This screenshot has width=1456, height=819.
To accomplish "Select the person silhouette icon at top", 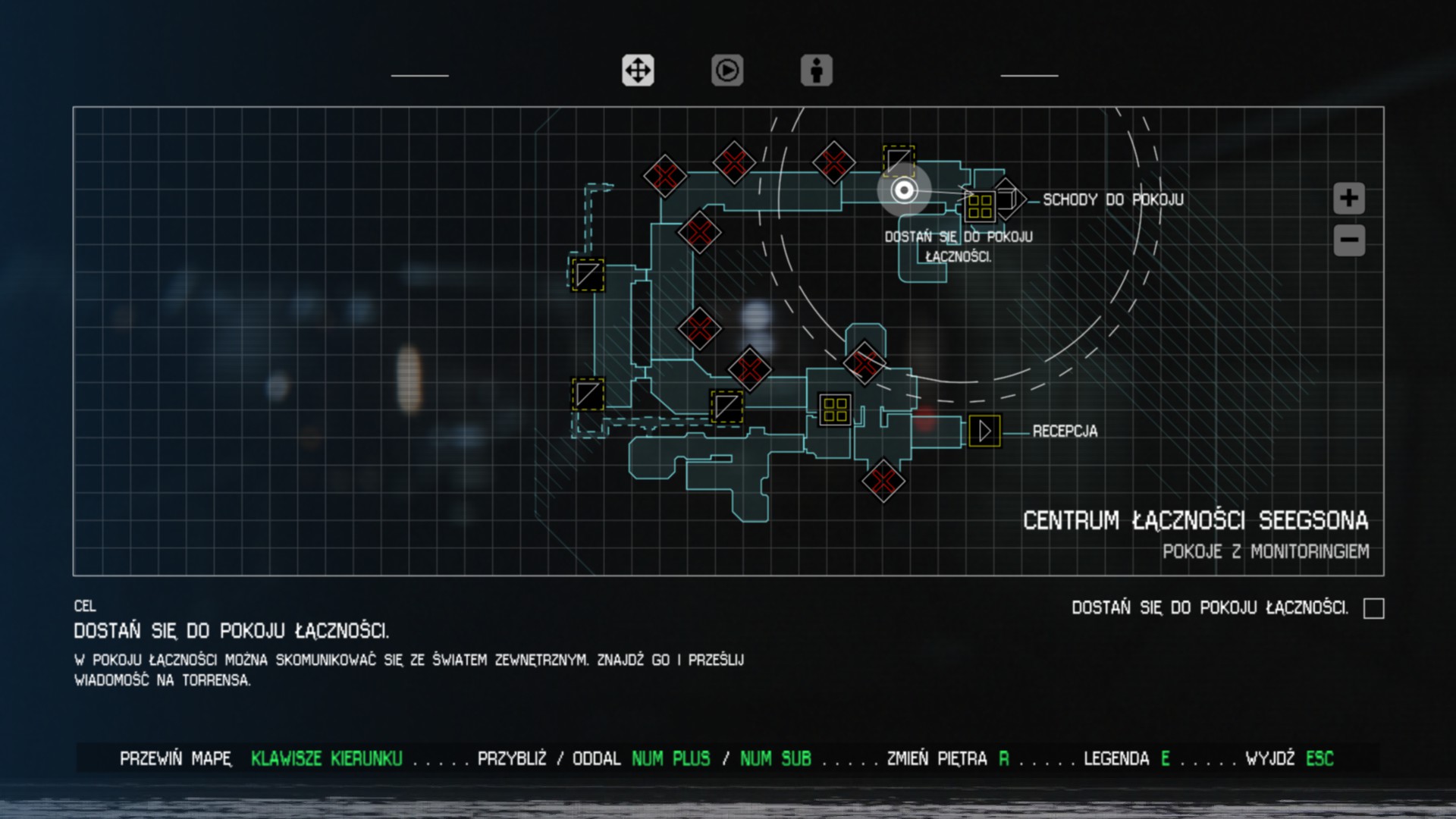I will coord(816,71).
